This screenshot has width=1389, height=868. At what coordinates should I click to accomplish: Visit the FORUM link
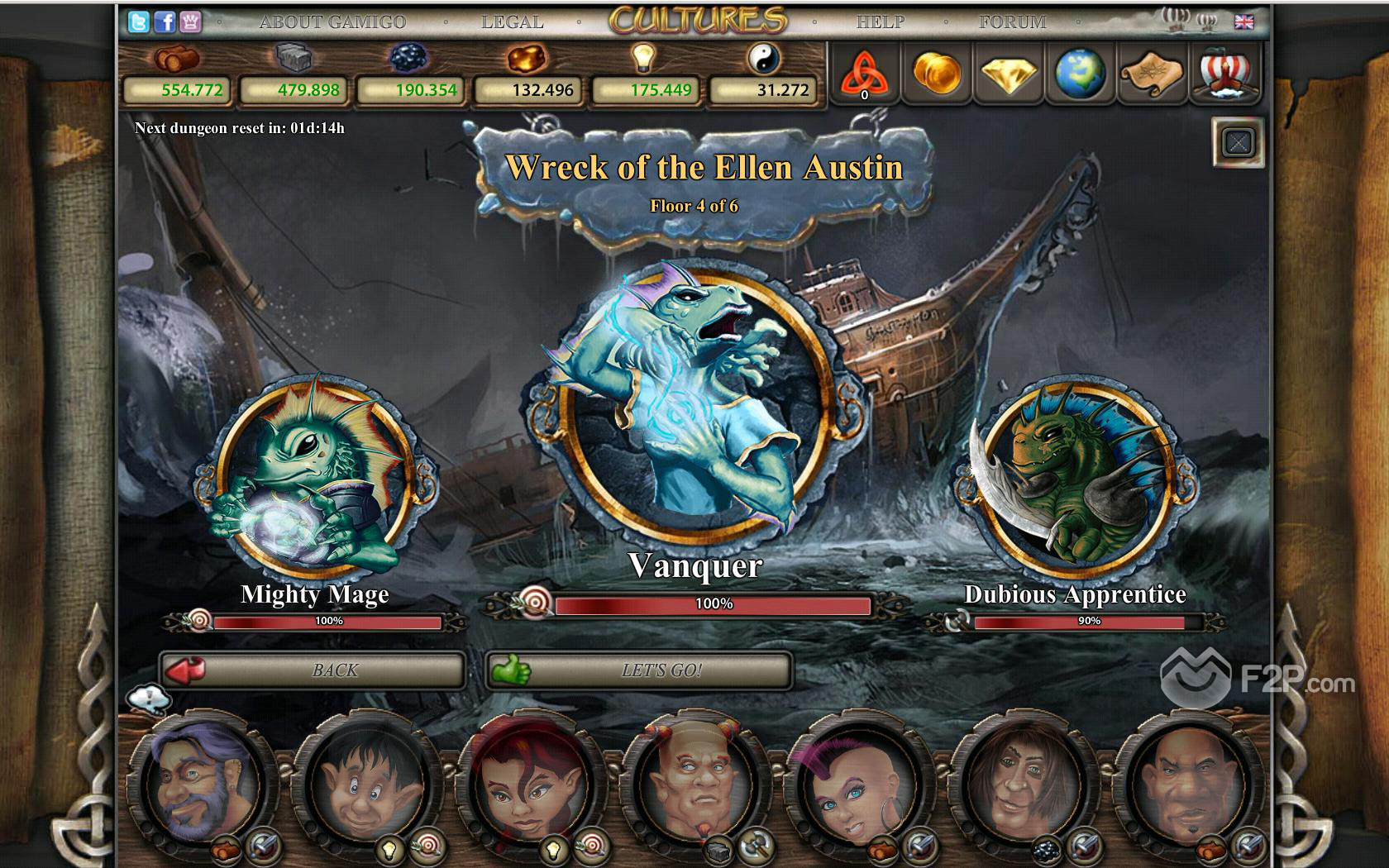click(x=1013, y=22)
